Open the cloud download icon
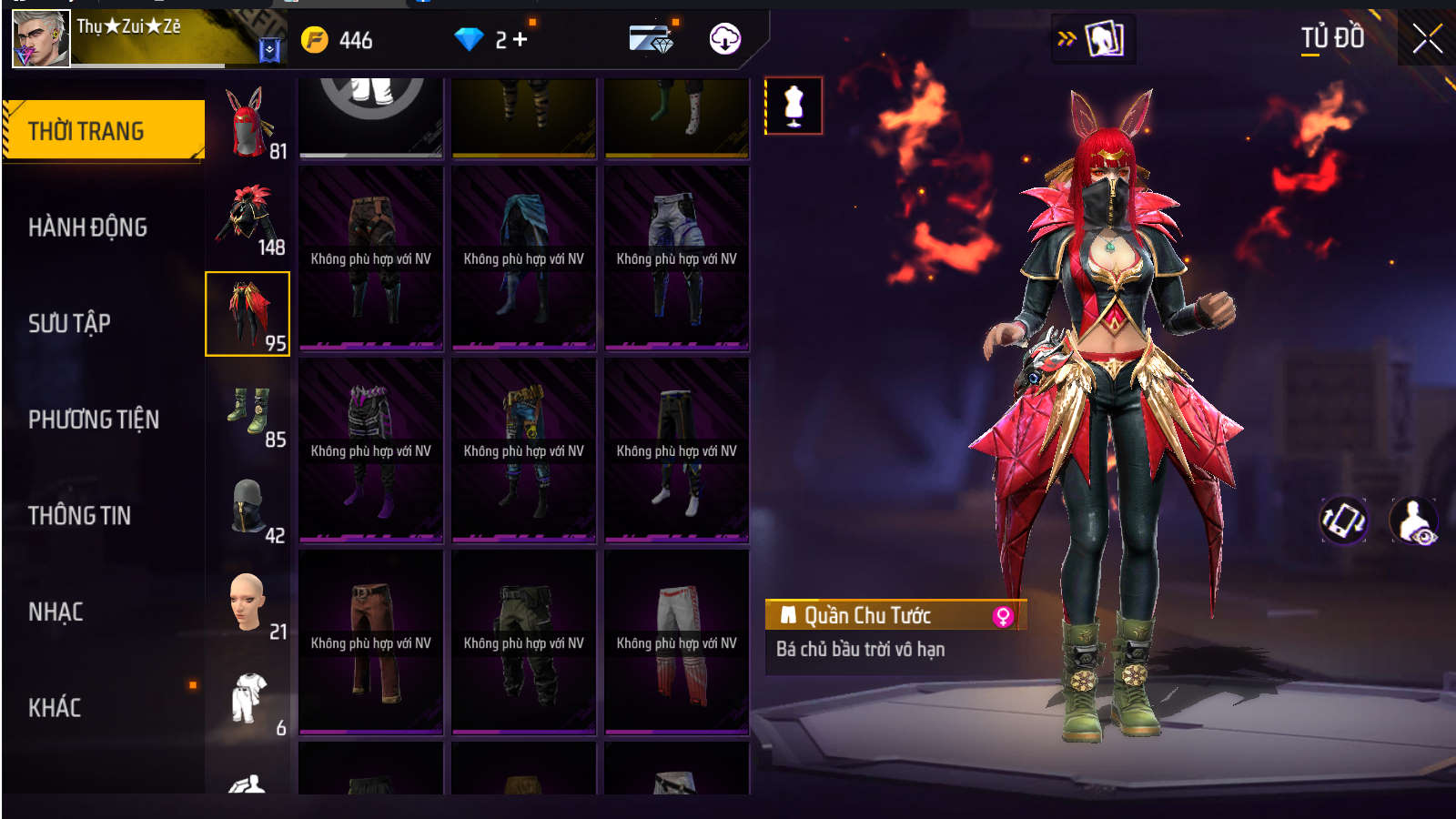 tap(724, 39)
